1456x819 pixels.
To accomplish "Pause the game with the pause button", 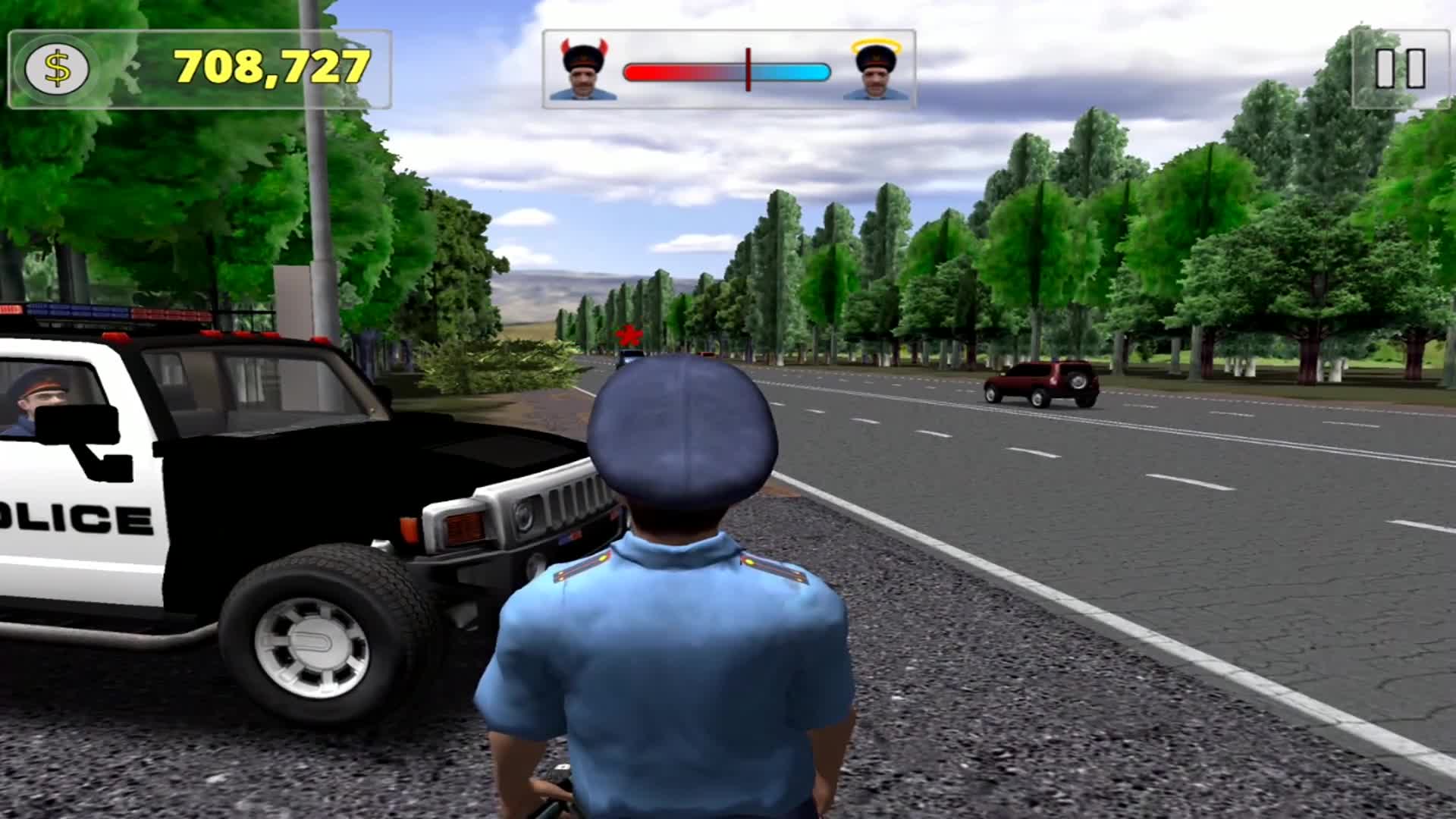I will tap(1400, 68).
